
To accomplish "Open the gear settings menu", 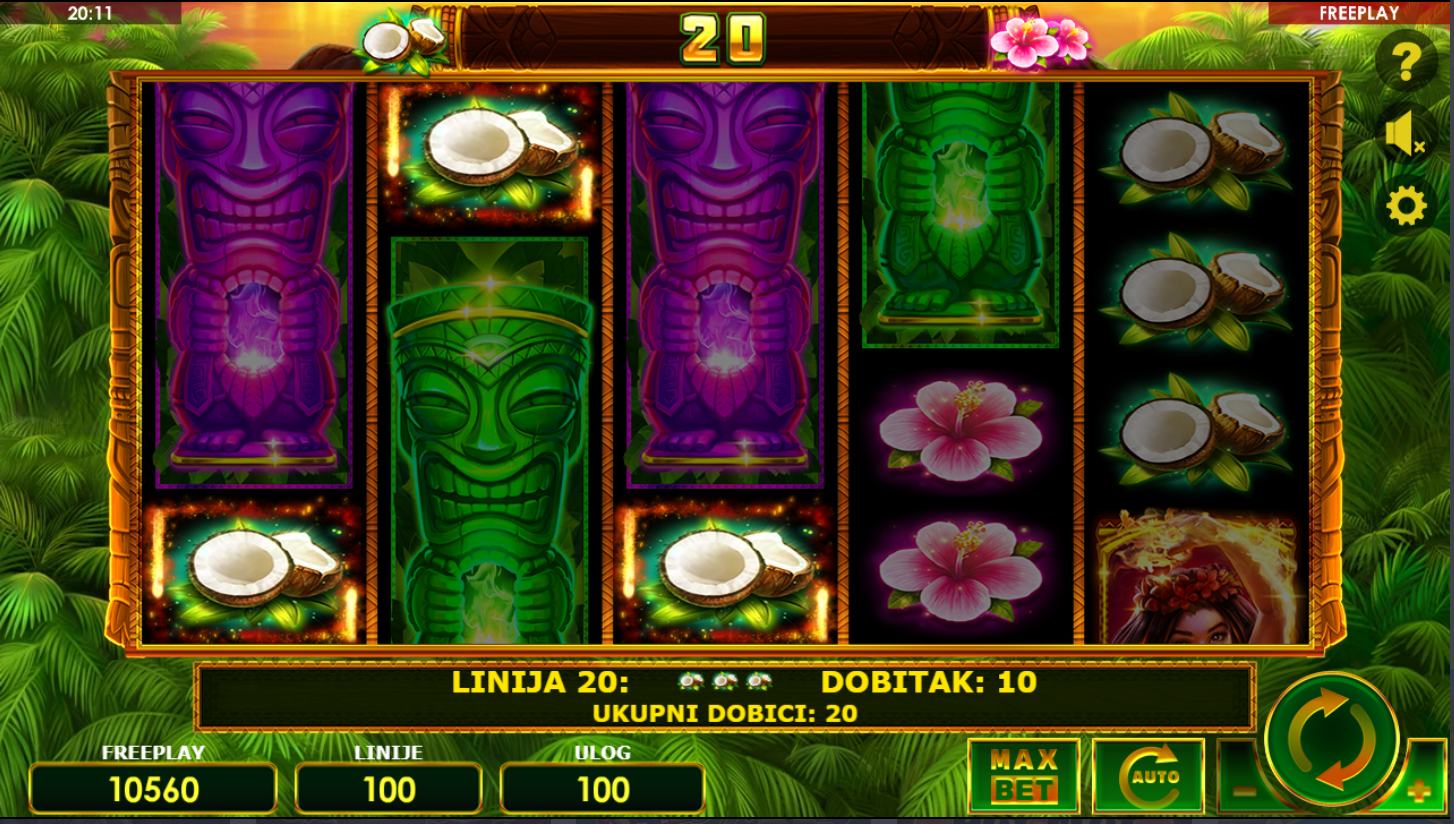I will coord(1405,207).
